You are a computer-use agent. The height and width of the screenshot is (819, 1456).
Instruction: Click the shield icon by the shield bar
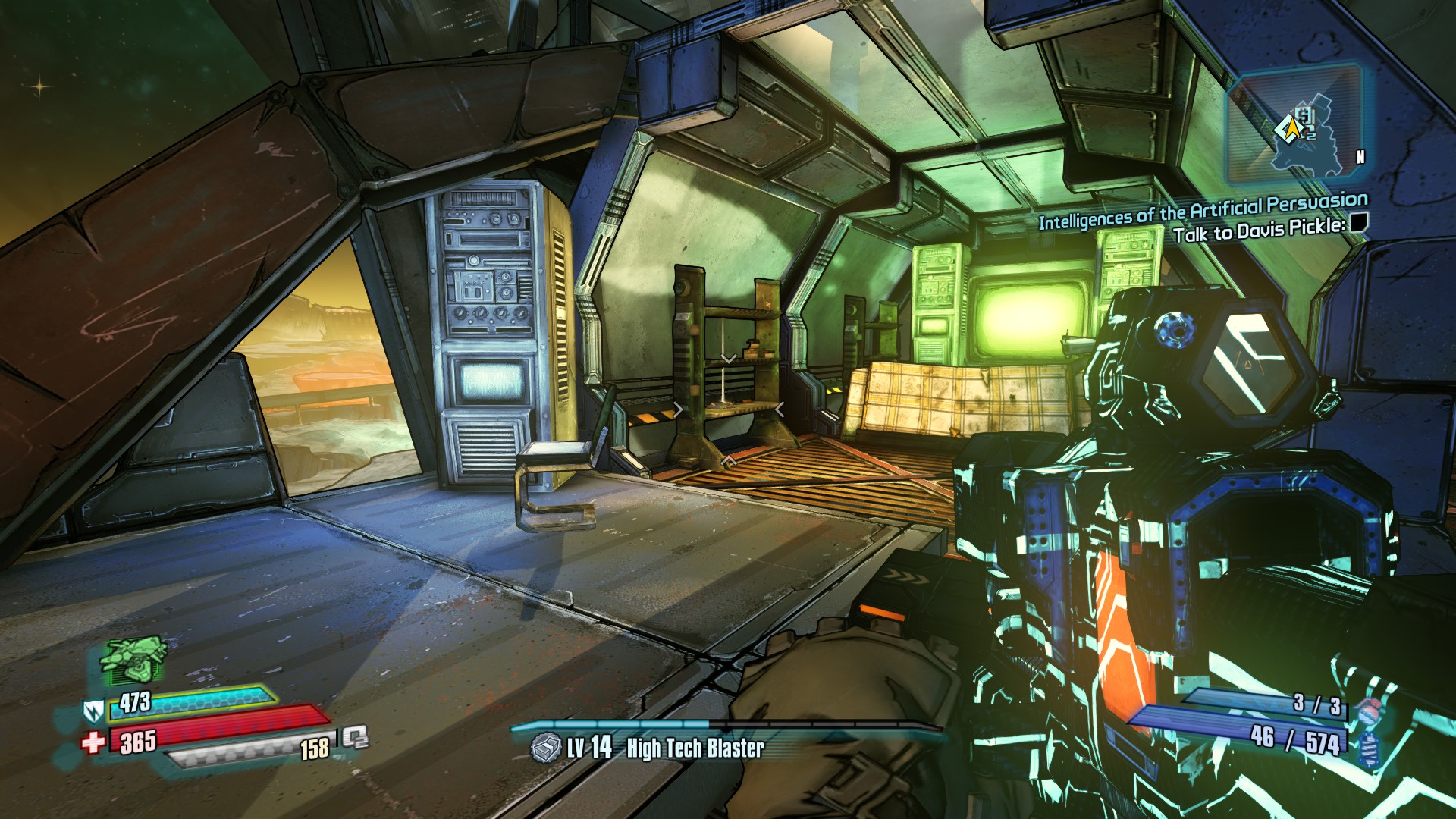tap(93, 711)
